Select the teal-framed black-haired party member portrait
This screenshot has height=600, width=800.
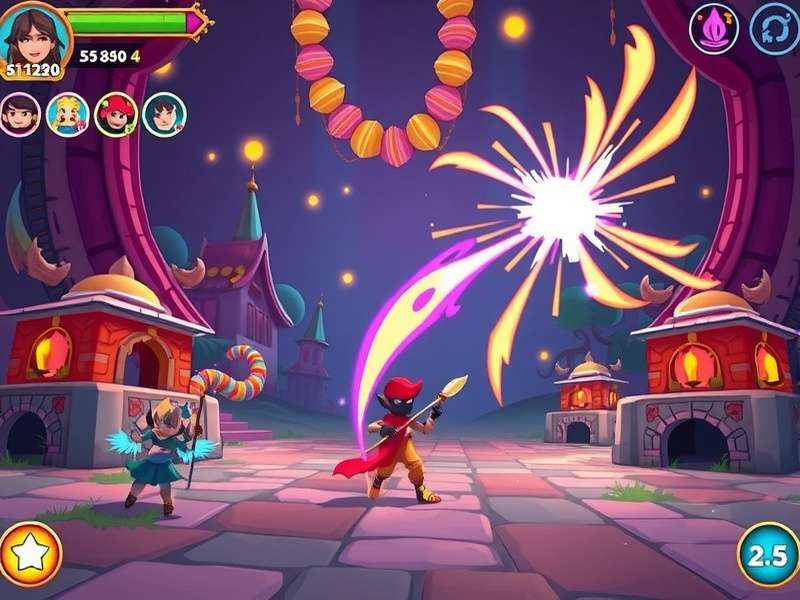(164, 114)
